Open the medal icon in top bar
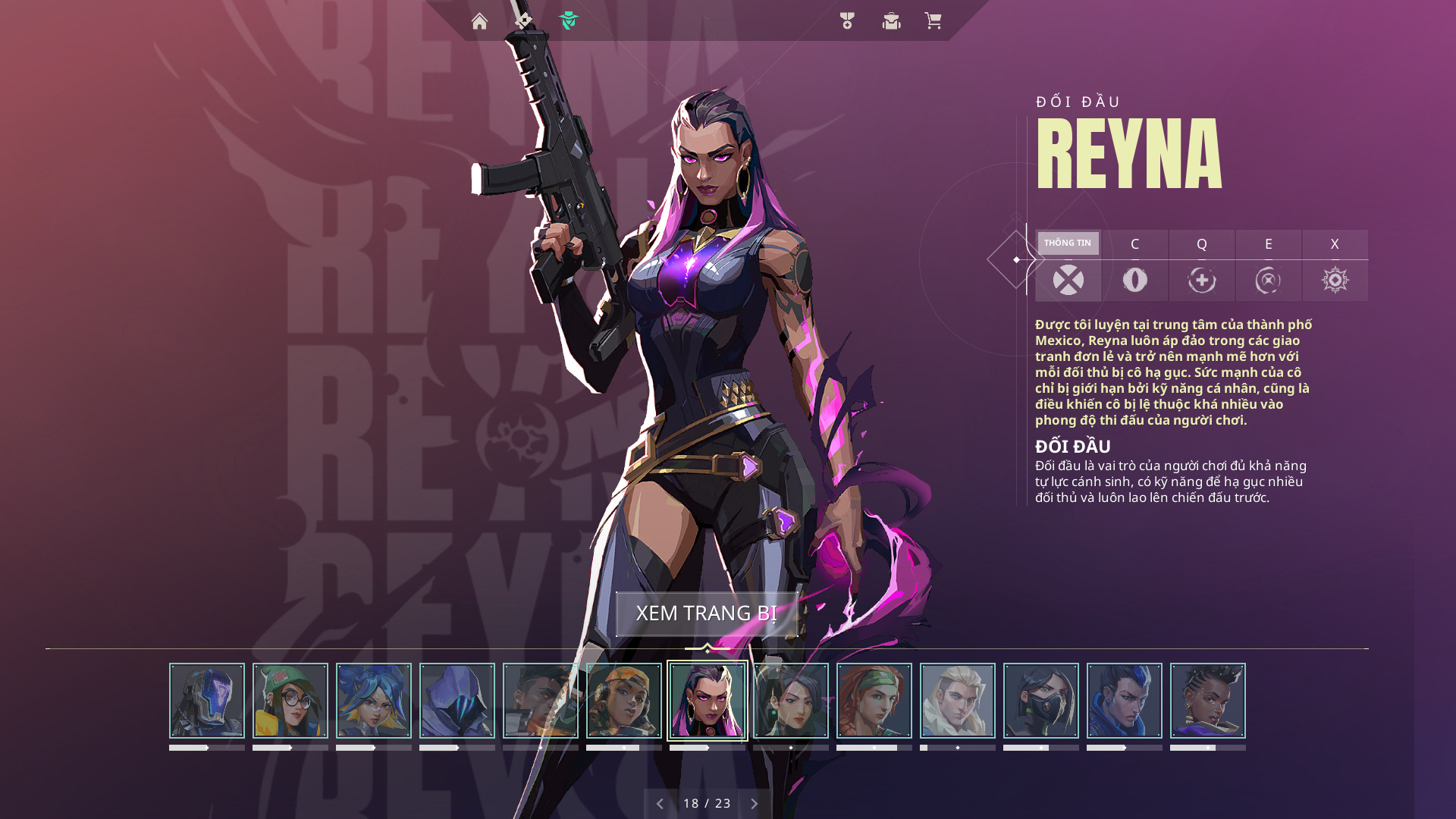 pos(847,21)
